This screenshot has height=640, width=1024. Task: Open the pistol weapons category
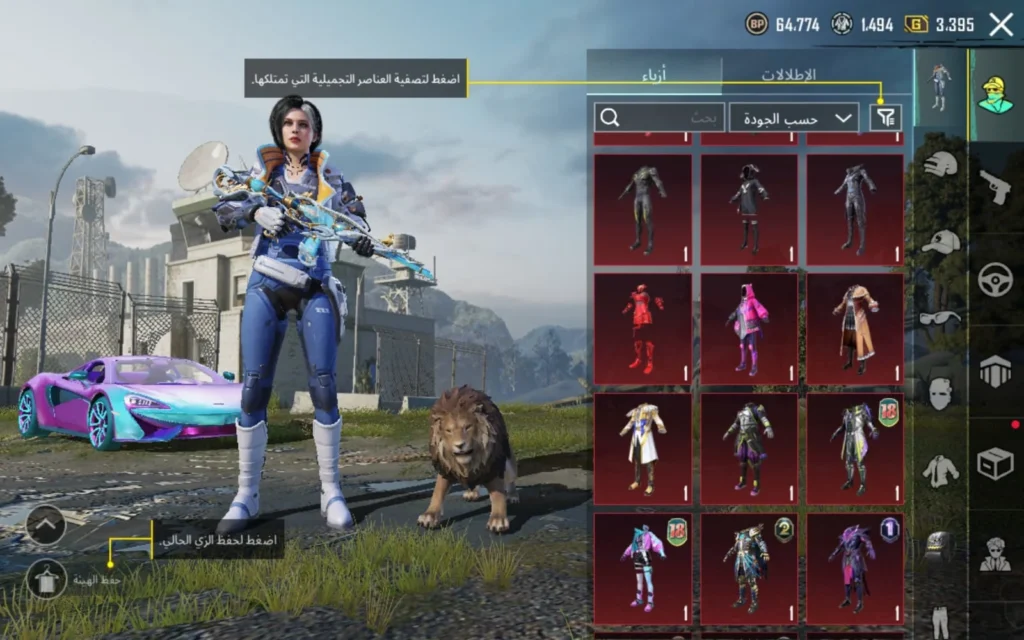[x=995, y=187]
